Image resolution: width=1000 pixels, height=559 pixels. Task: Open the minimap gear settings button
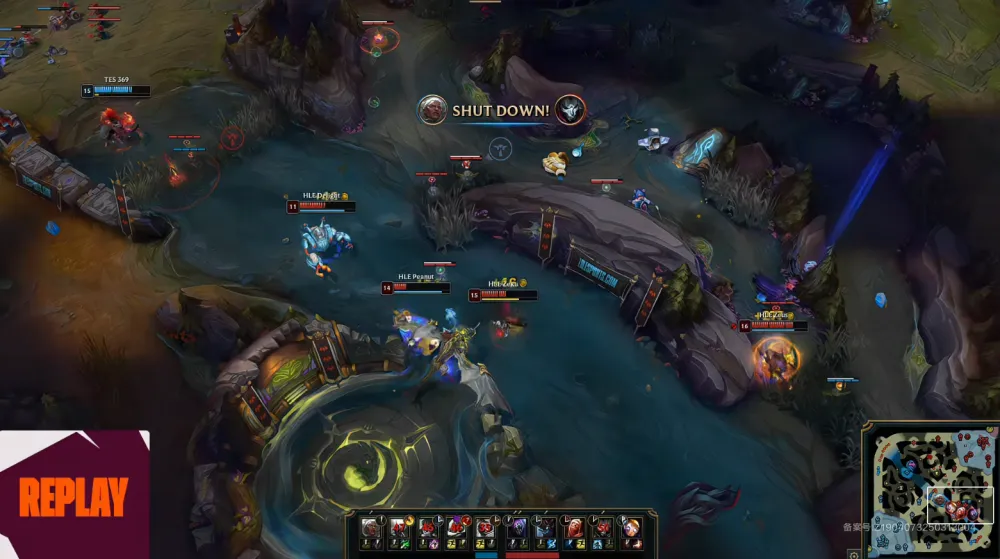(x=854, y=553)
